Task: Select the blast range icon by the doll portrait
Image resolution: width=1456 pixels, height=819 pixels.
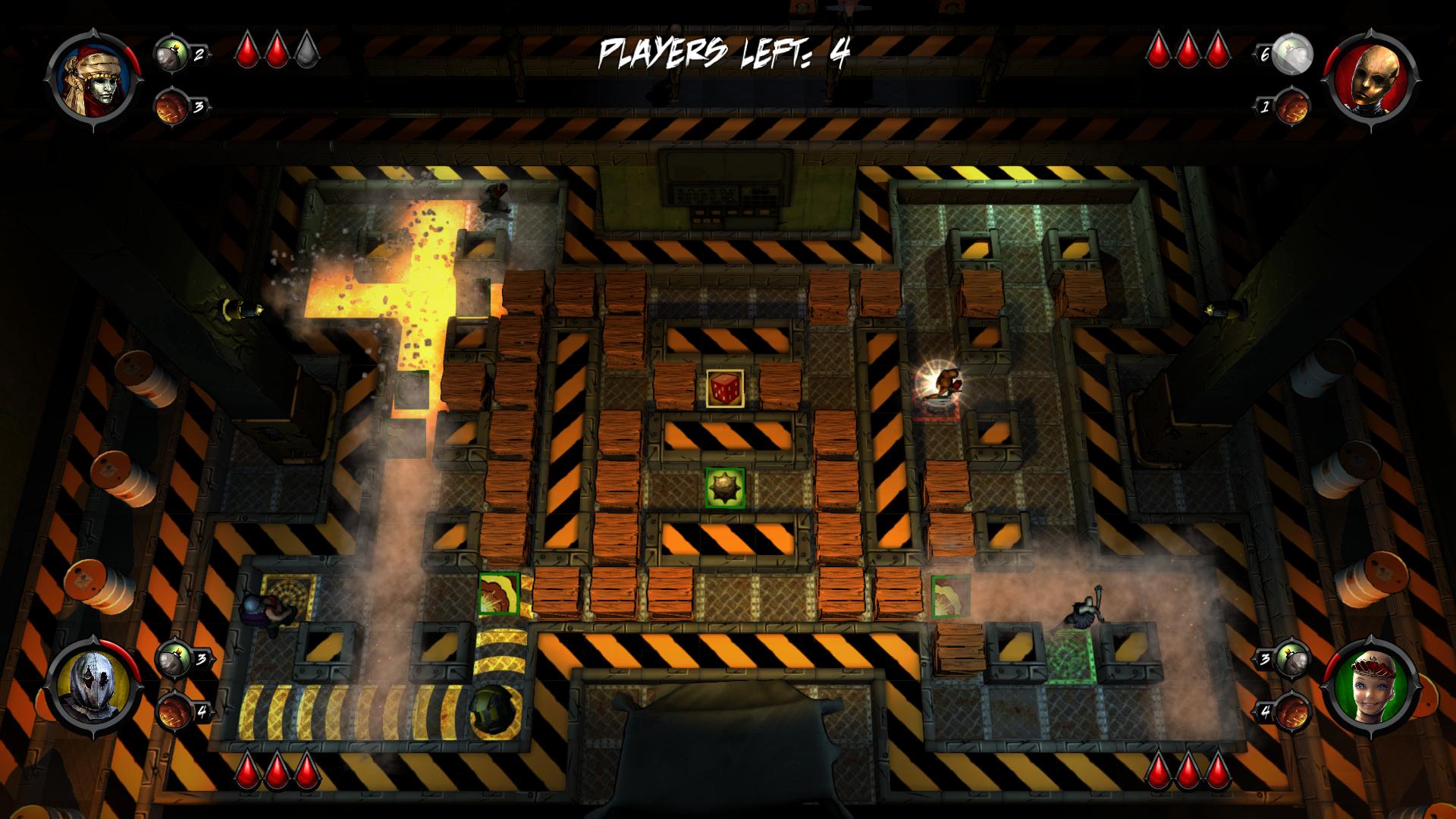Action: click(x=1291, y=711)
